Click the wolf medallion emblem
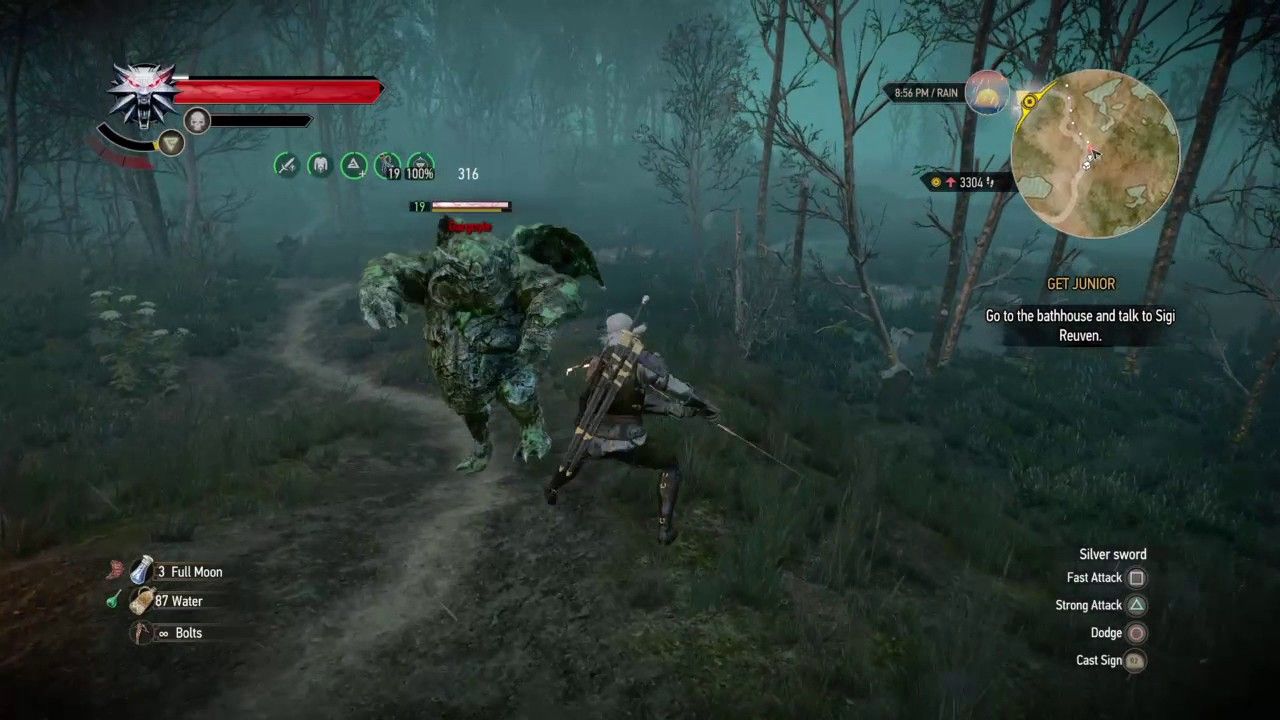 (x=143, y=92)
